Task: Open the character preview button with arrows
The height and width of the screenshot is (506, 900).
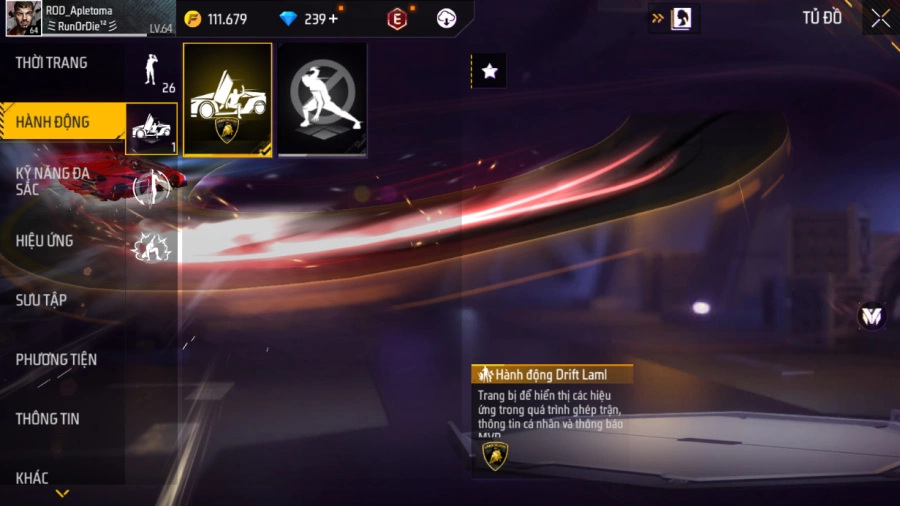Action: pos(673,18)
